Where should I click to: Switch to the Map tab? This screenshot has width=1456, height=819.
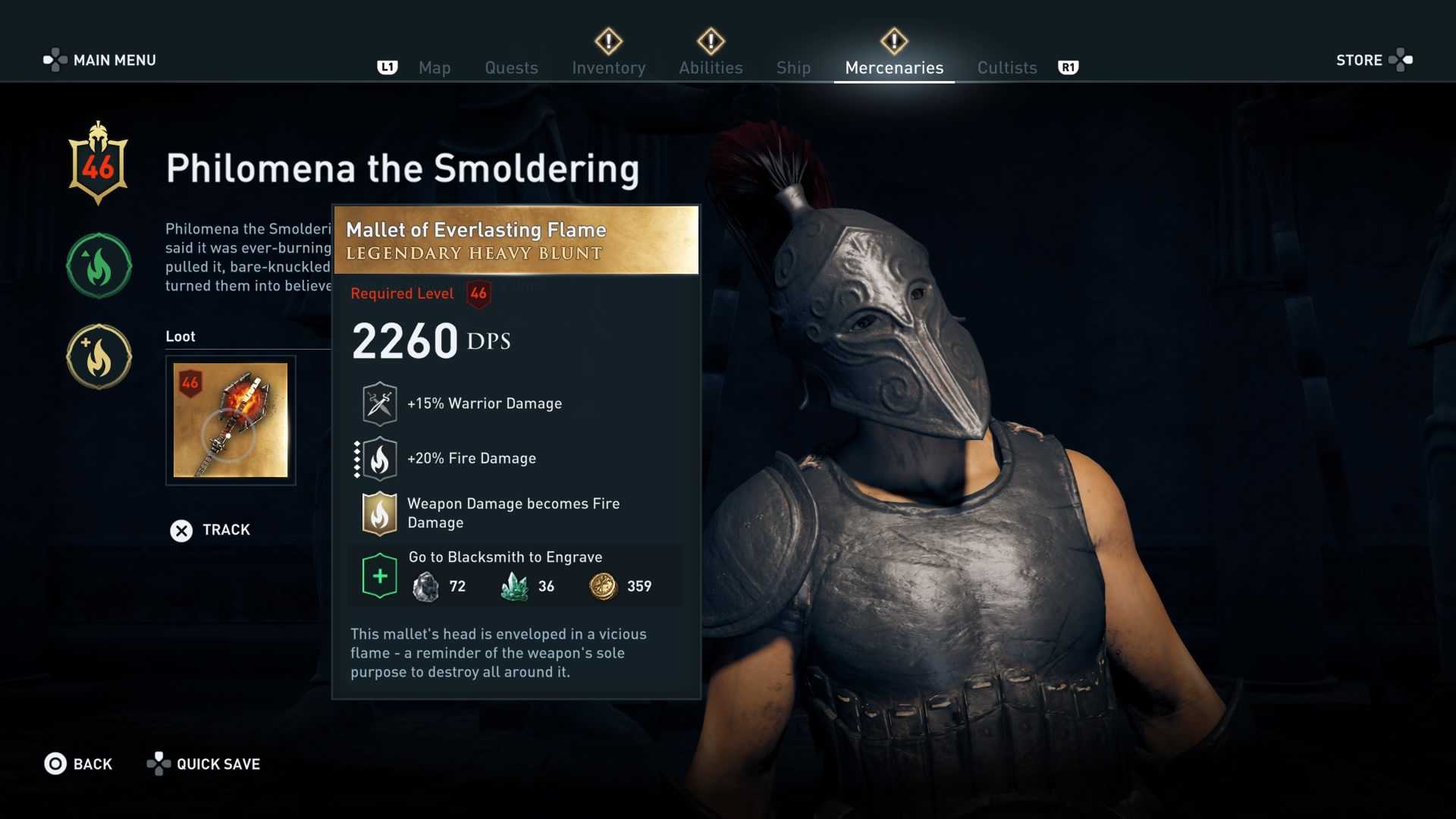tap(435, 67)
